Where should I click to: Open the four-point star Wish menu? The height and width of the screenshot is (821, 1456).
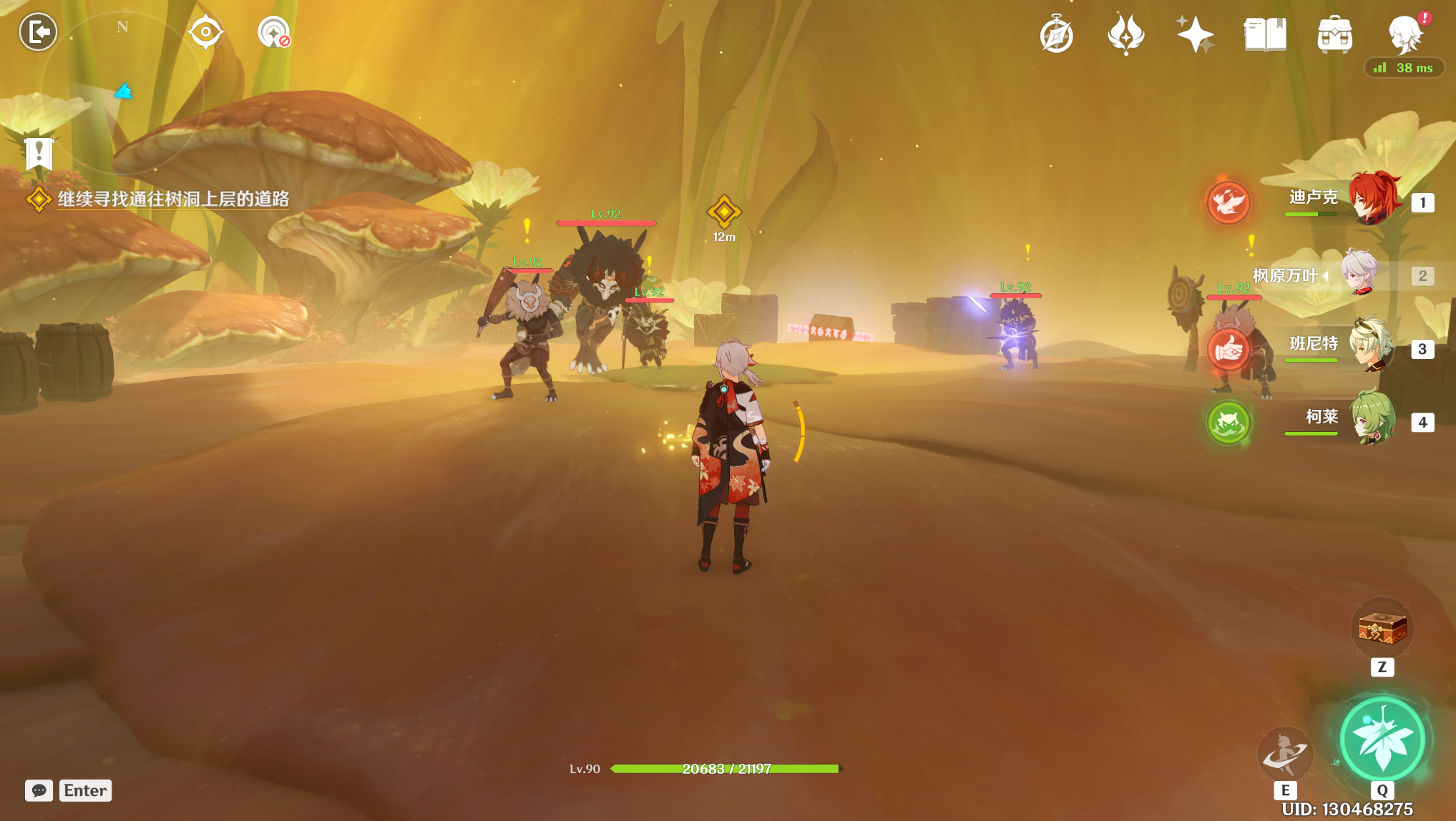[1195, 34]
